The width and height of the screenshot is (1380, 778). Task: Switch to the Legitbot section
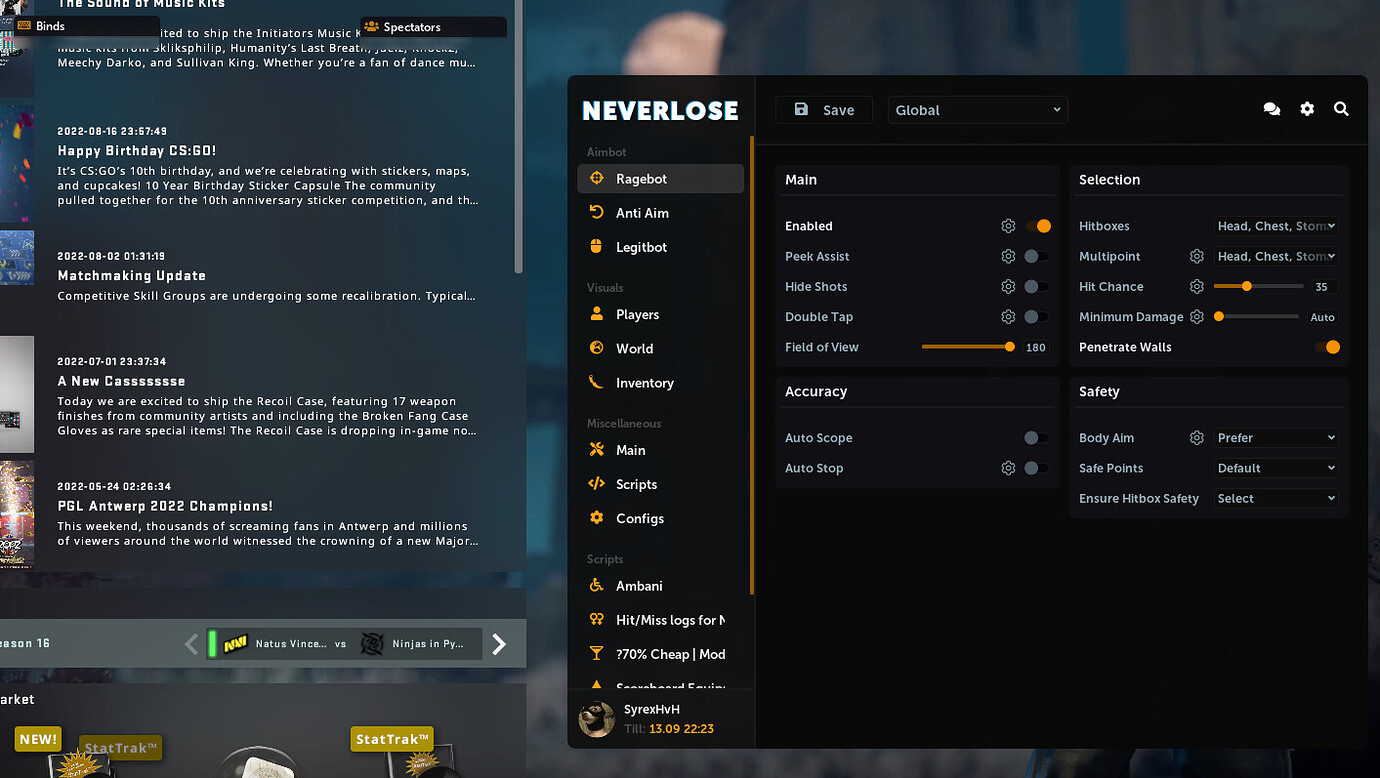coord(639,246)
